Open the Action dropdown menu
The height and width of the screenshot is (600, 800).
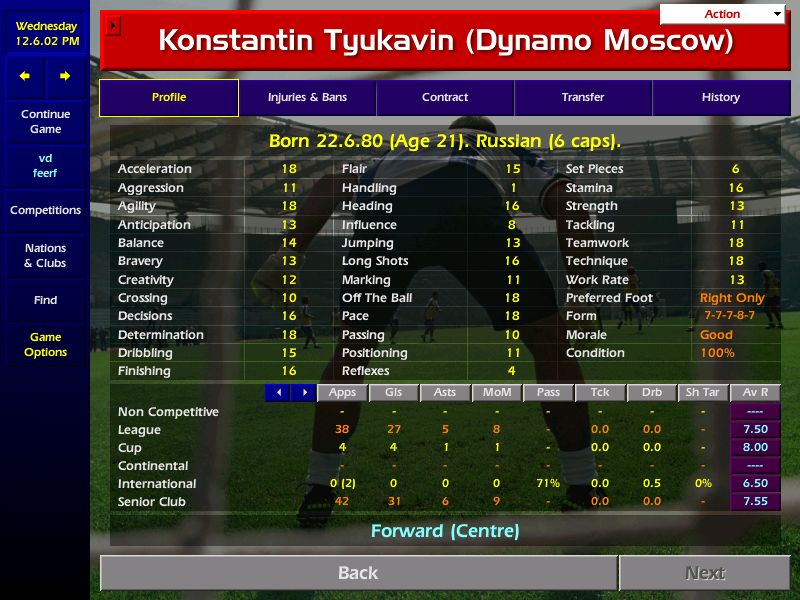pos(723,14)
